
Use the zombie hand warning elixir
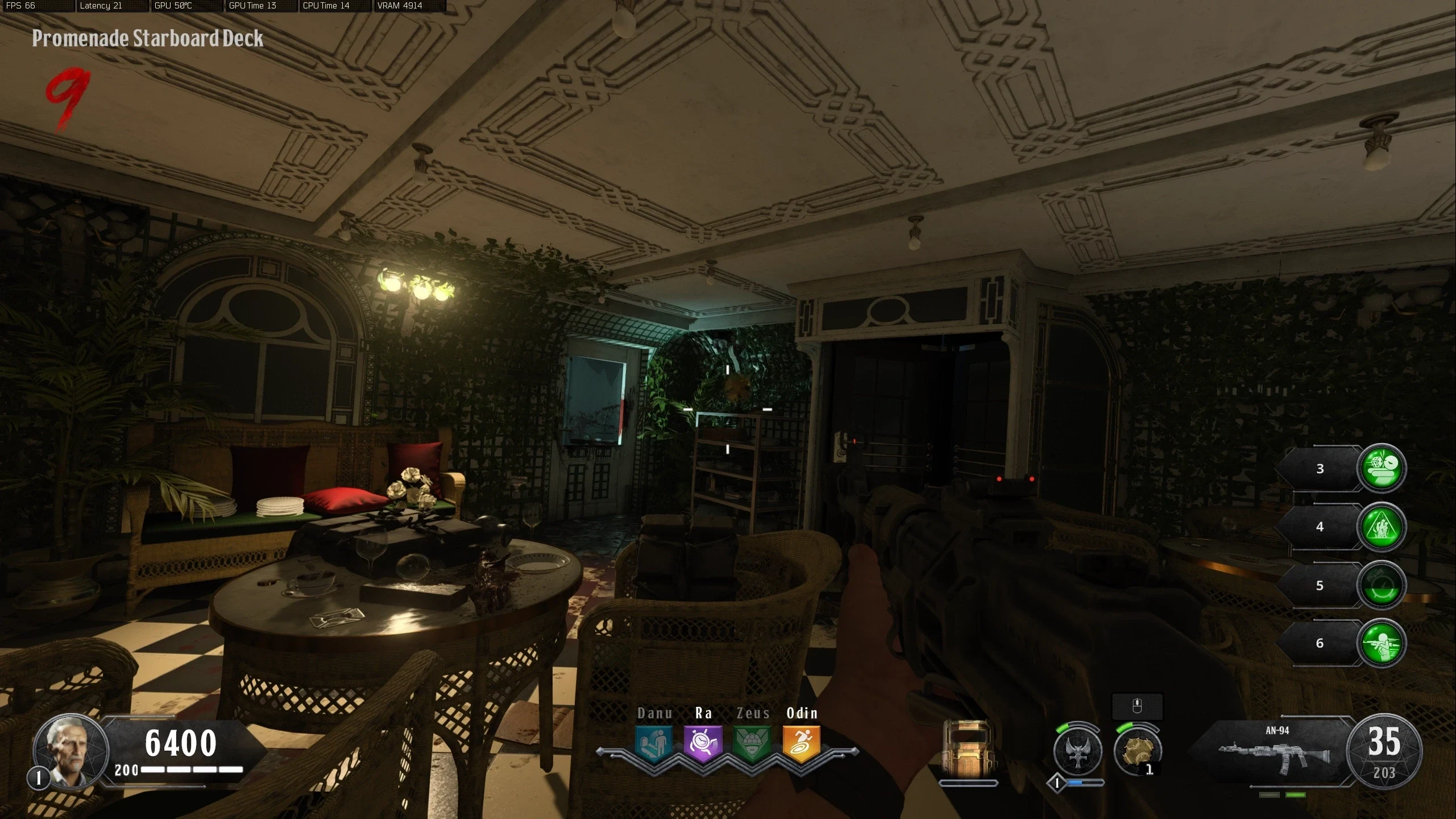1382,527
